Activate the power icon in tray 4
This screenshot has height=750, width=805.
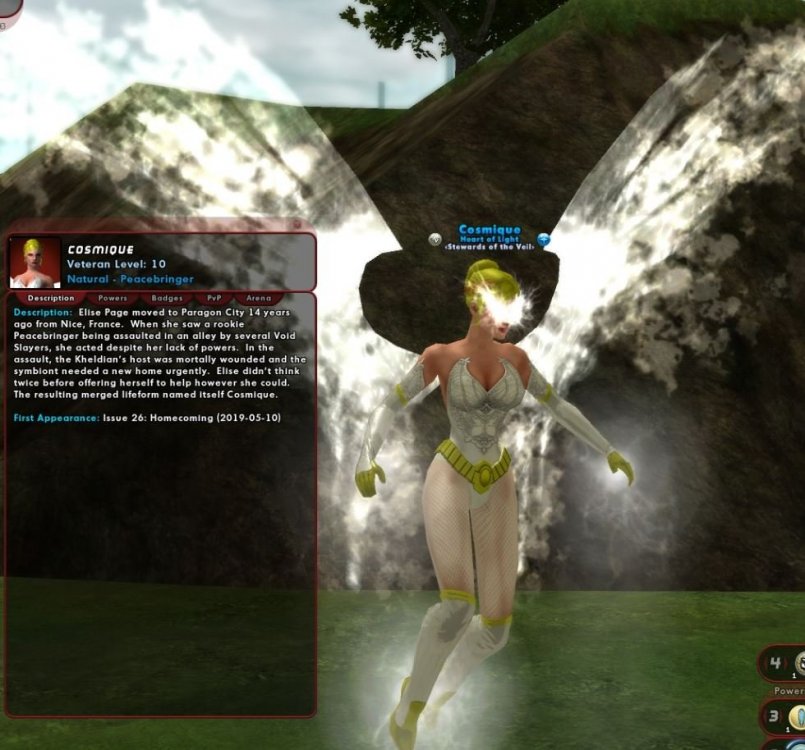point(799,662)
